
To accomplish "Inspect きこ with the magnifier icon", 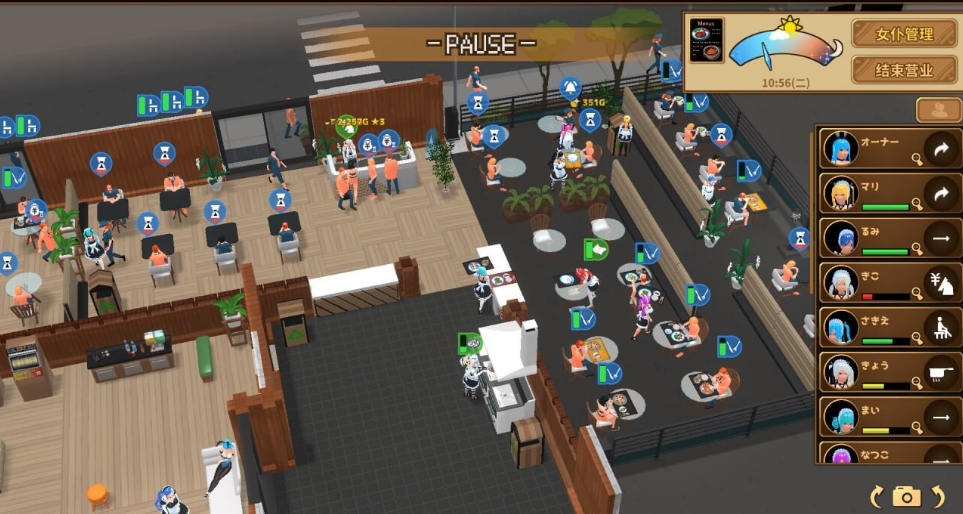I will click(915, 295).
